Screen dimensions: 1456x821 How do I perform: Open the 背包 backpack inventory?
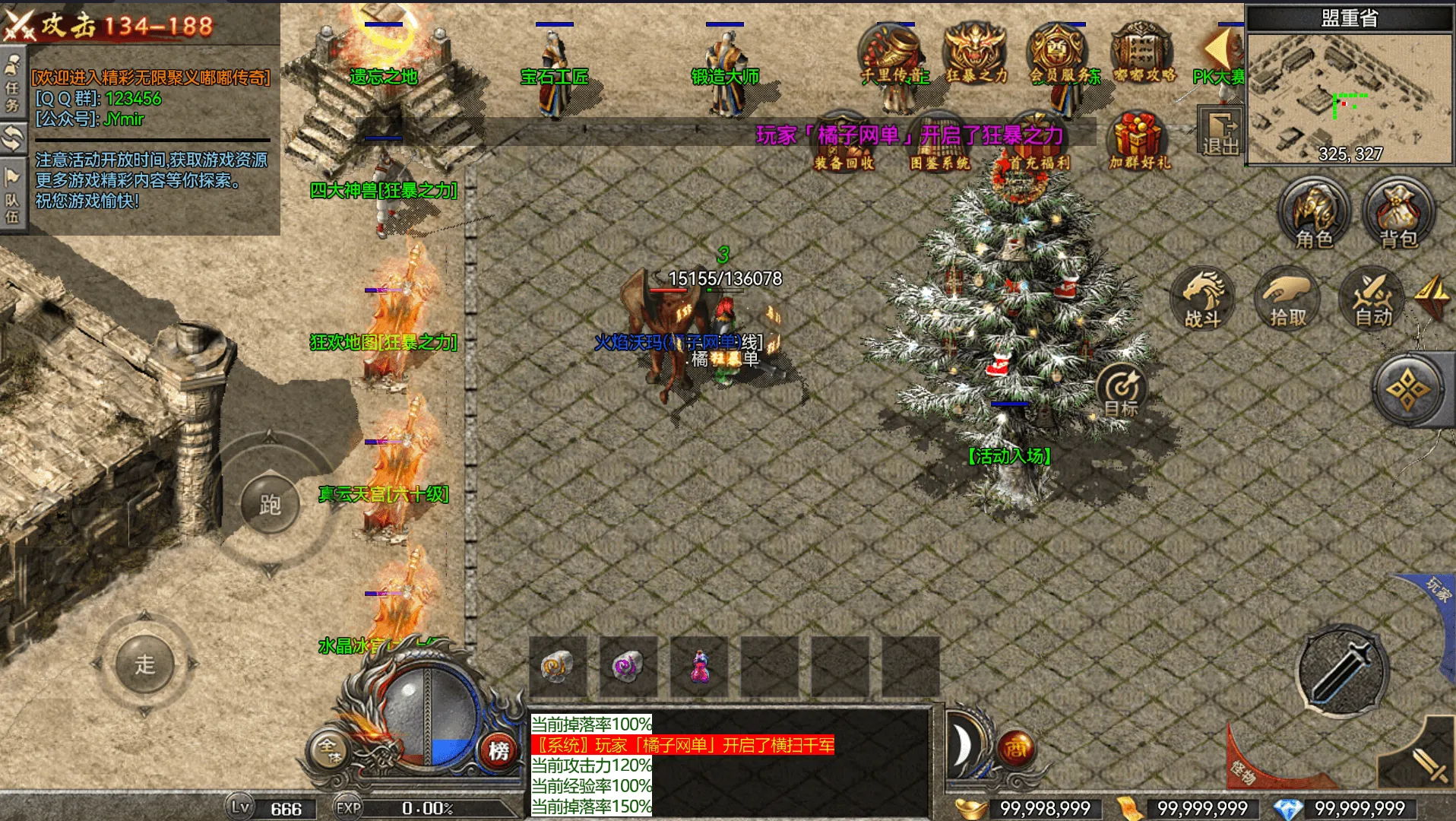1398,214
